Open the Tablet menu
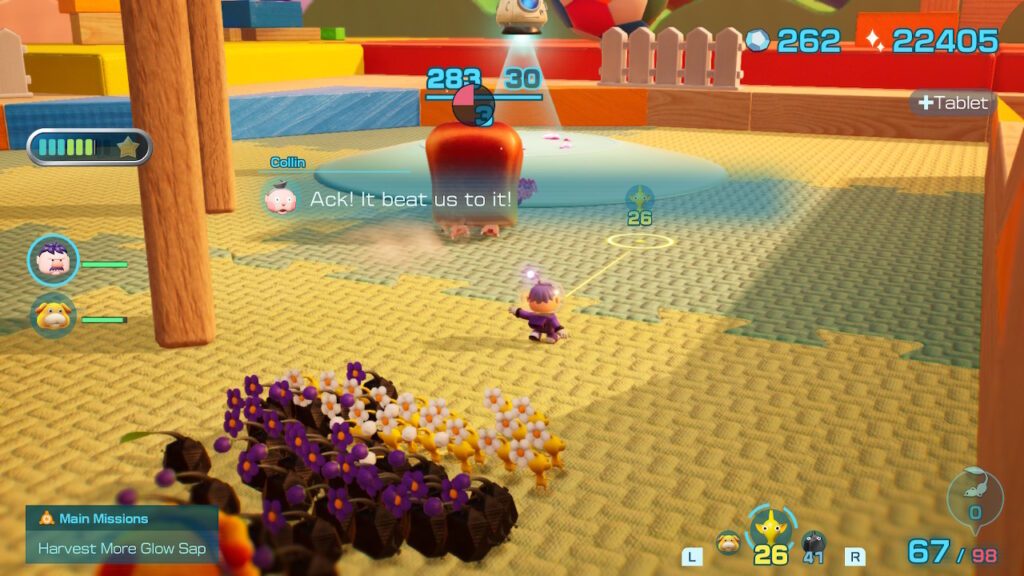The width and height of the screenshot is (1024, 576). [952, 103]
